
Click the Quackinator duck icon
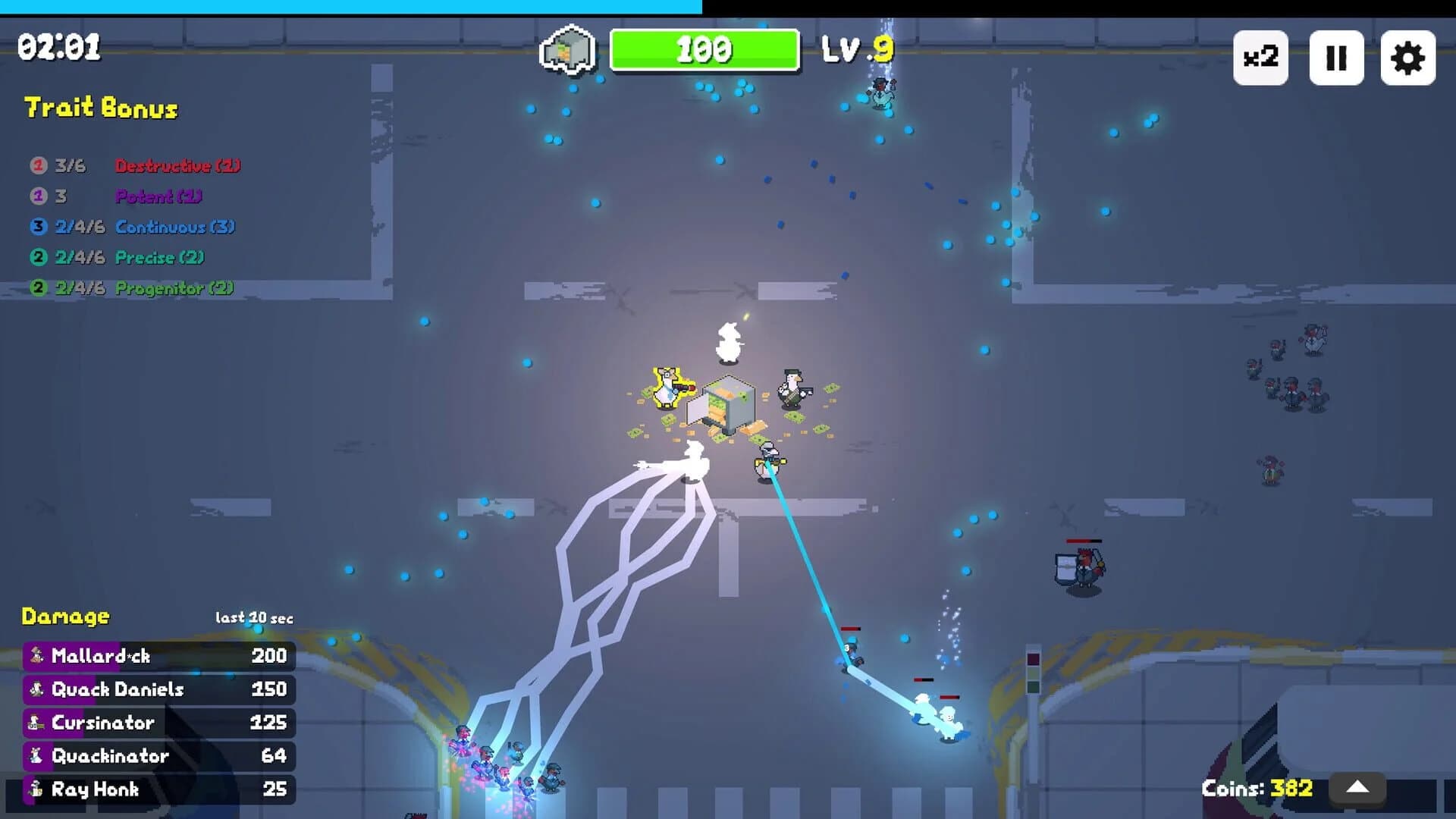[x=35, y=756]
